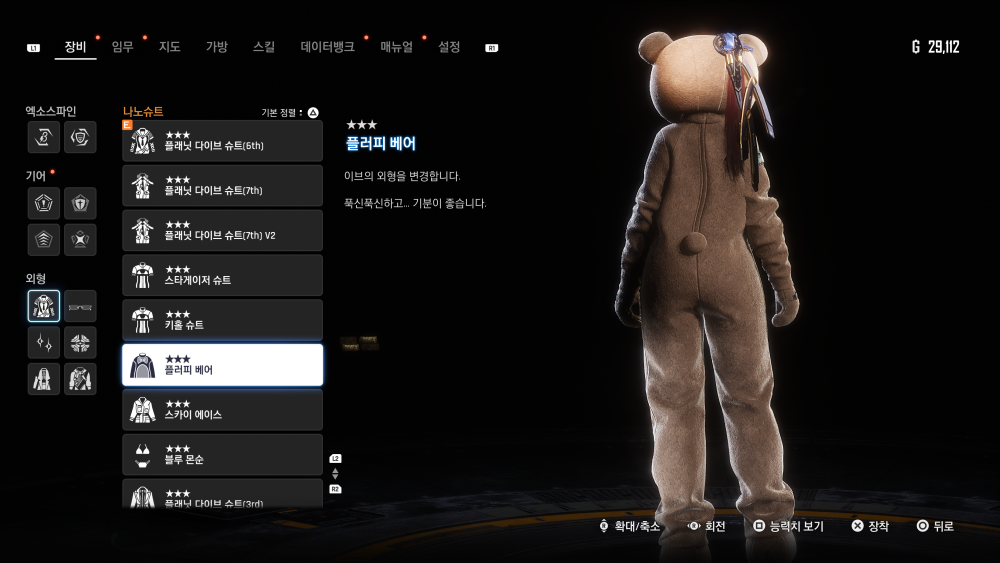The image size is (1000, 563).
Task: Change the 기본 정렬 sort order
Action: 290,113
